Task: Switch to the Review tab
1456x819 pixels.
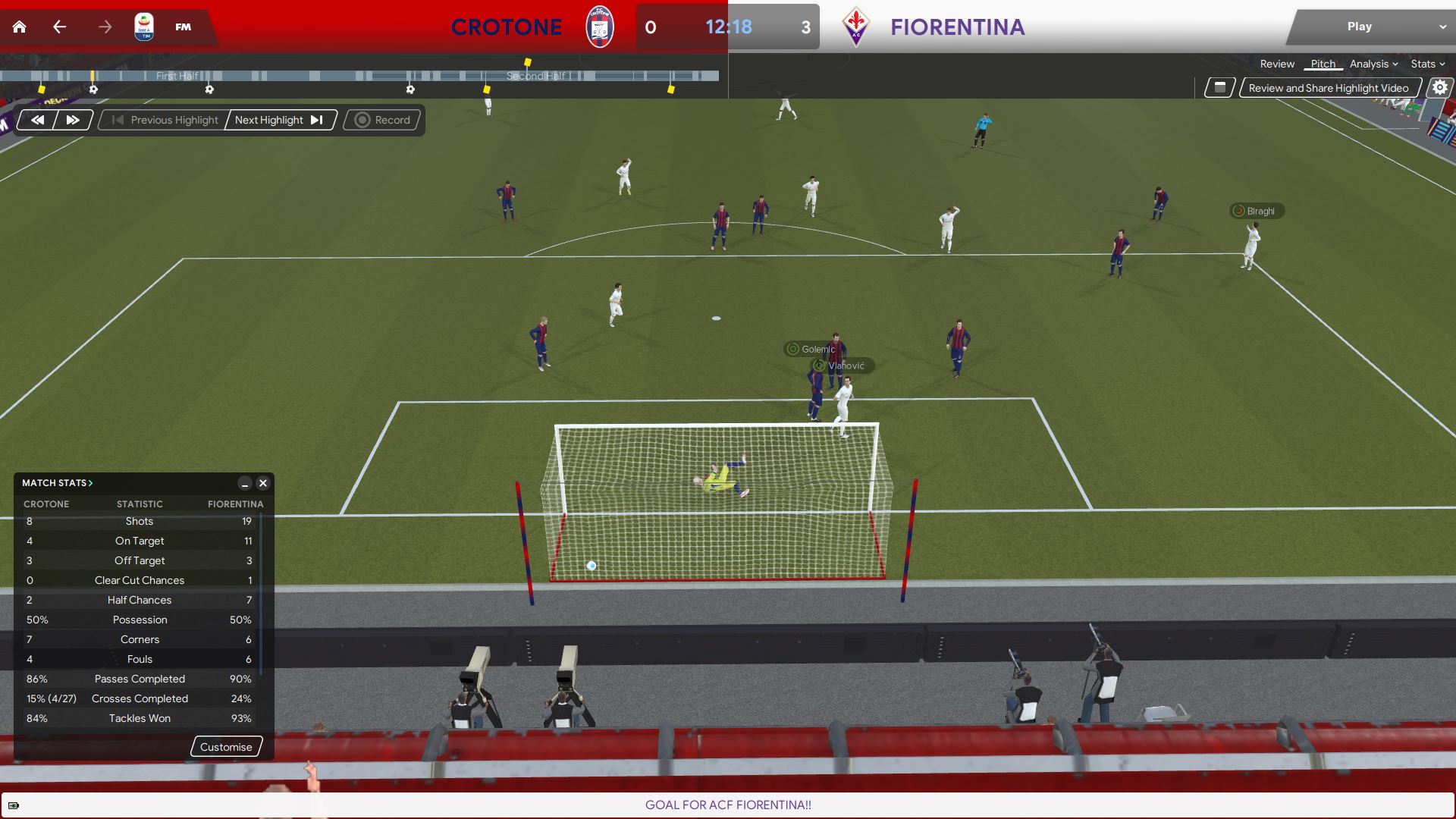Action: 1277,64
